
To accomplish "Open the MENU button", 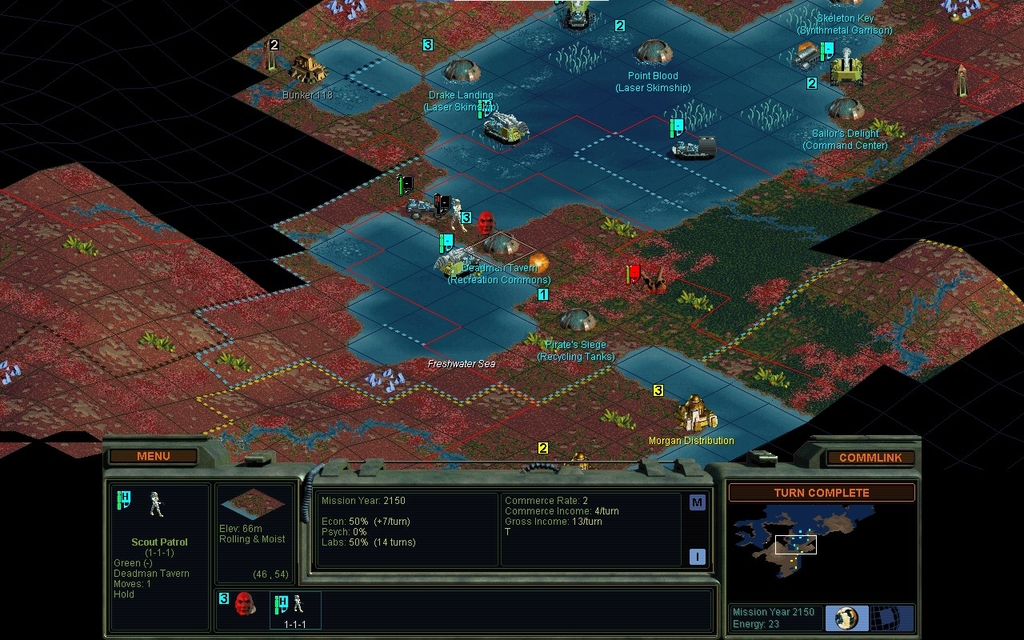I will [x=153, y=456].
